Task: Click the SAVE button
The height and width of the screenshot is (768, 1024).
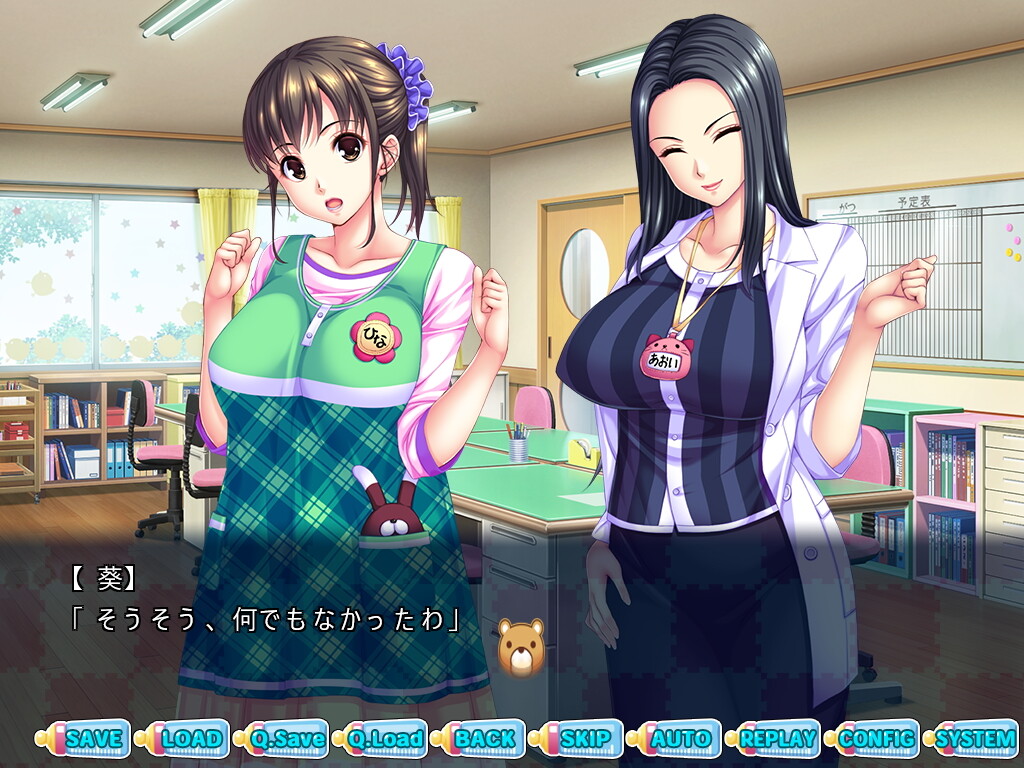Action: [93, 739]
